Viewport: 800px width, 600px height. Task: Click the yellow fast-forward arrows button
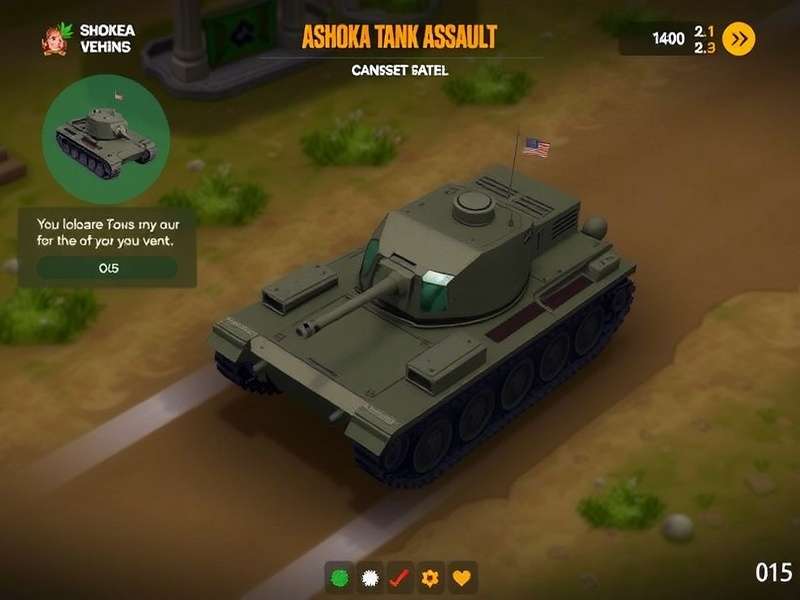click(x=738, y=39)
